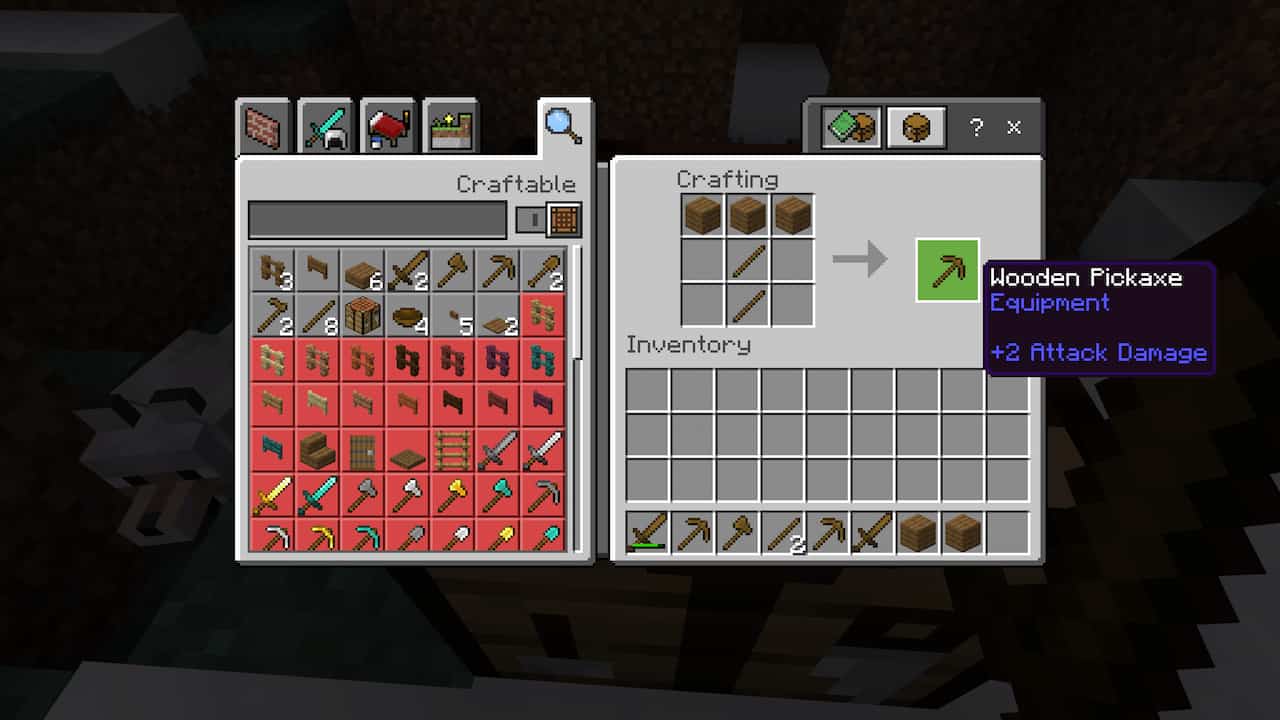This screenshot has height=720, width=1280.
Task: Click the recipe search input field
Action: 375,219
